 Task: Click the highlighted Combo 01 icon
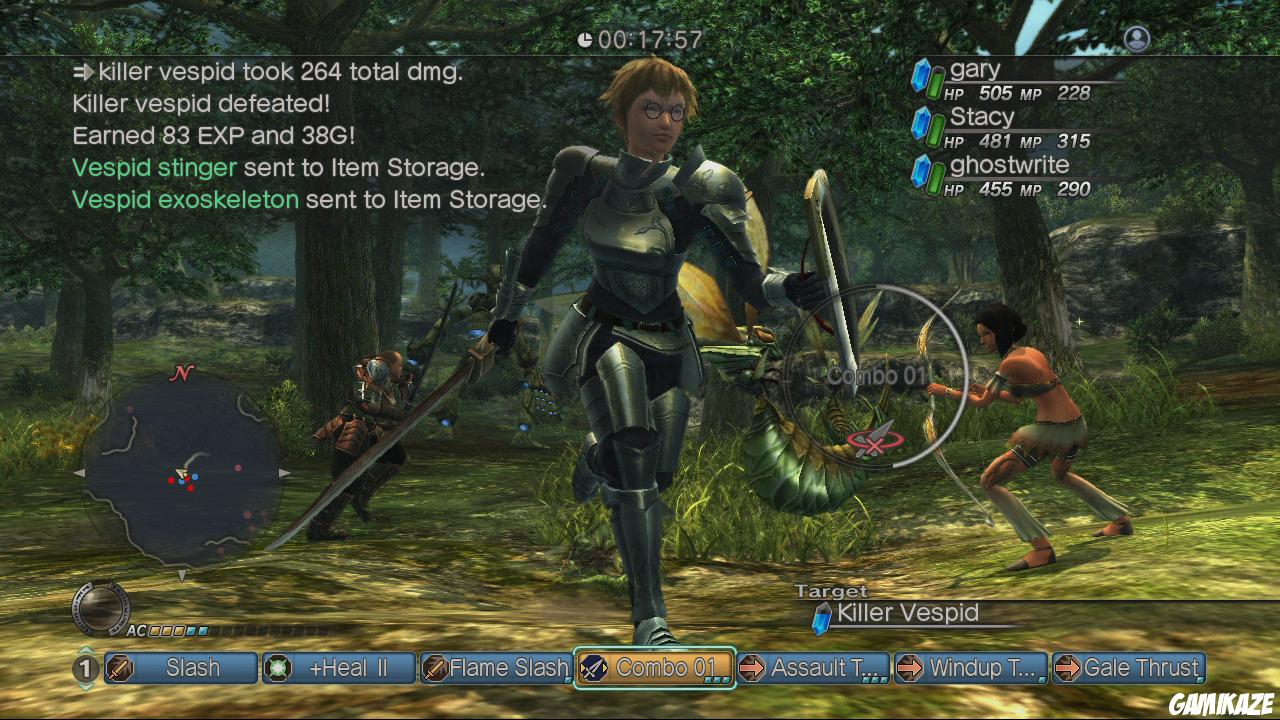[593, 668]
